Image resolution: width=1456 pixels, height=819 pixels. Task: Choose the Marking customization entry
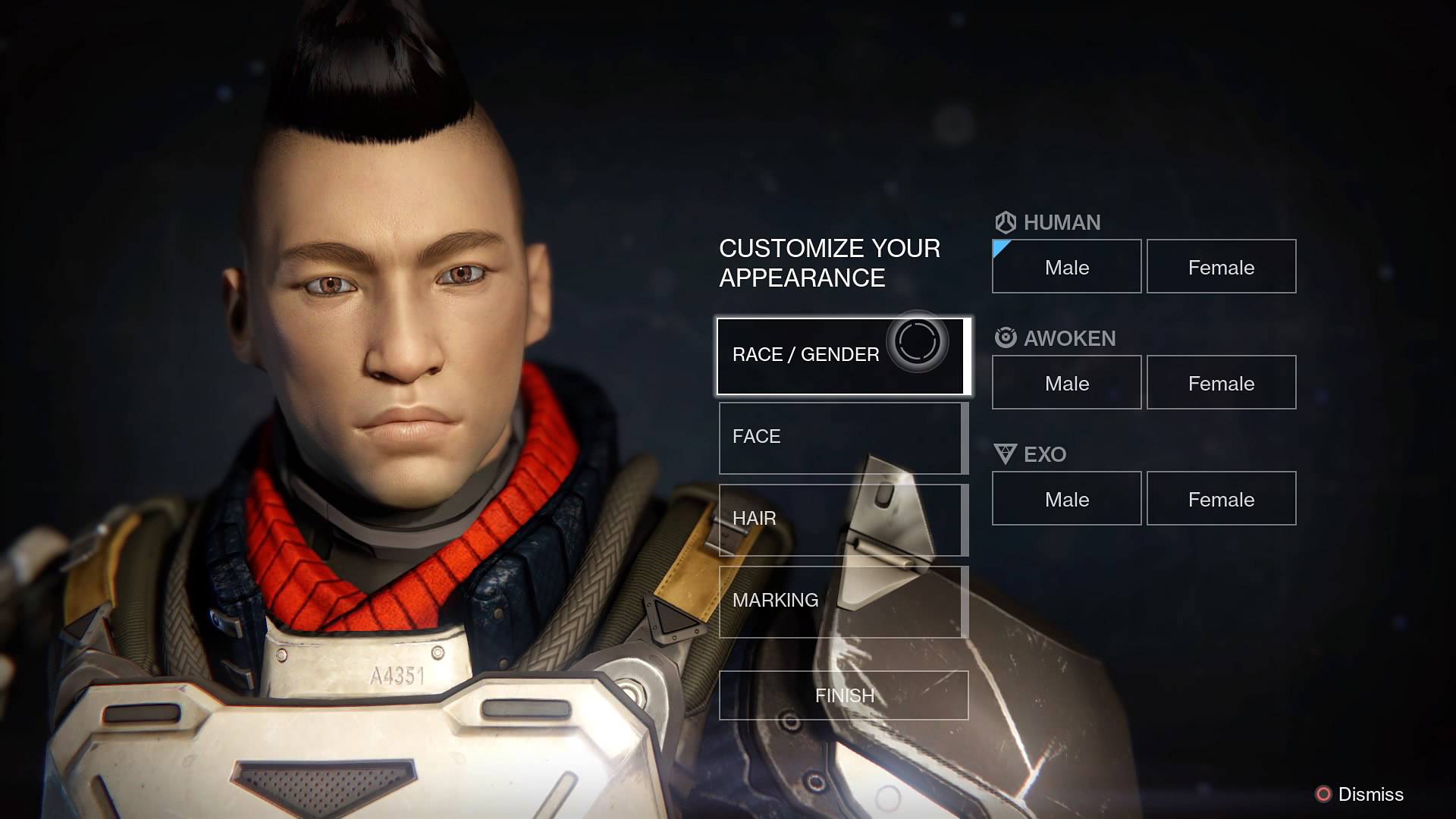tap(842, 601)
